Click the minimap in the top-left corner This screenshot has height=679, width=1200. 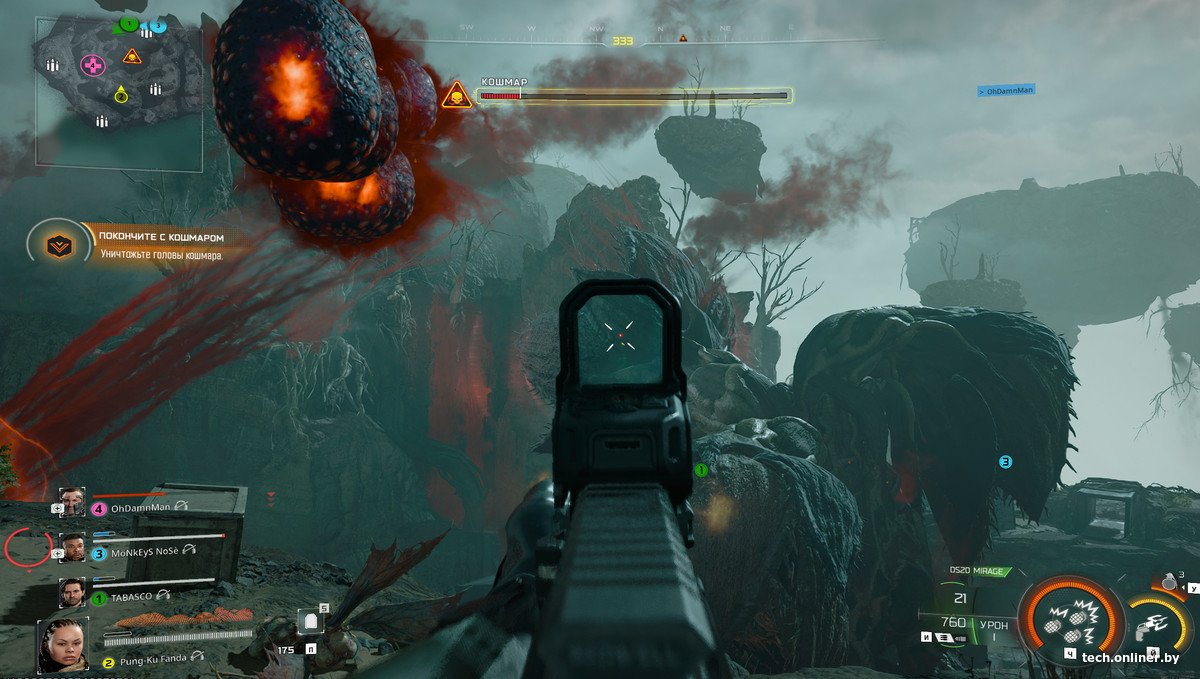click(119, 91)
